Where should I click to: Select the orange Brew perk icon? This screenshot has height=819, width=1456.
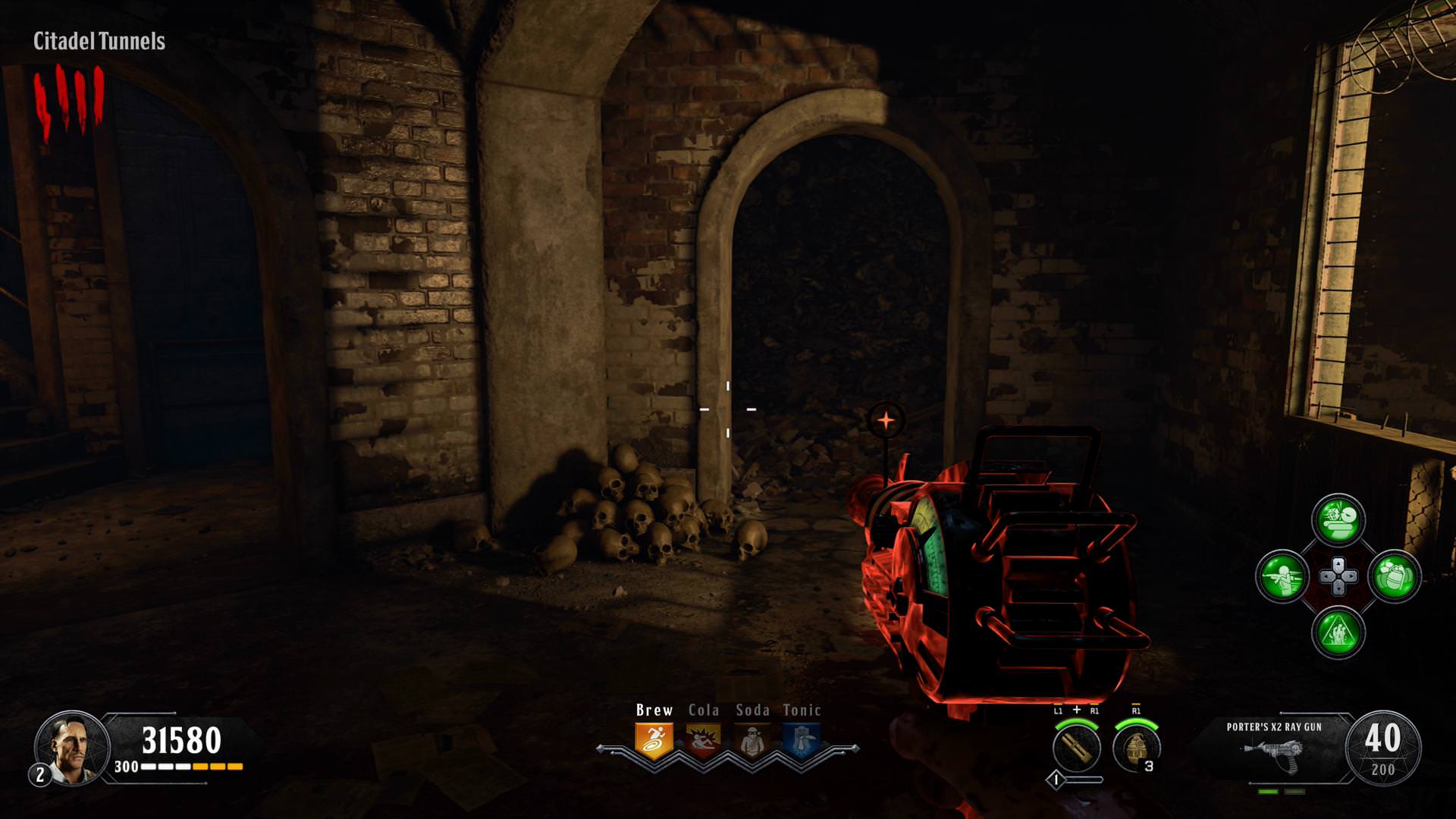tap(654, 739)
